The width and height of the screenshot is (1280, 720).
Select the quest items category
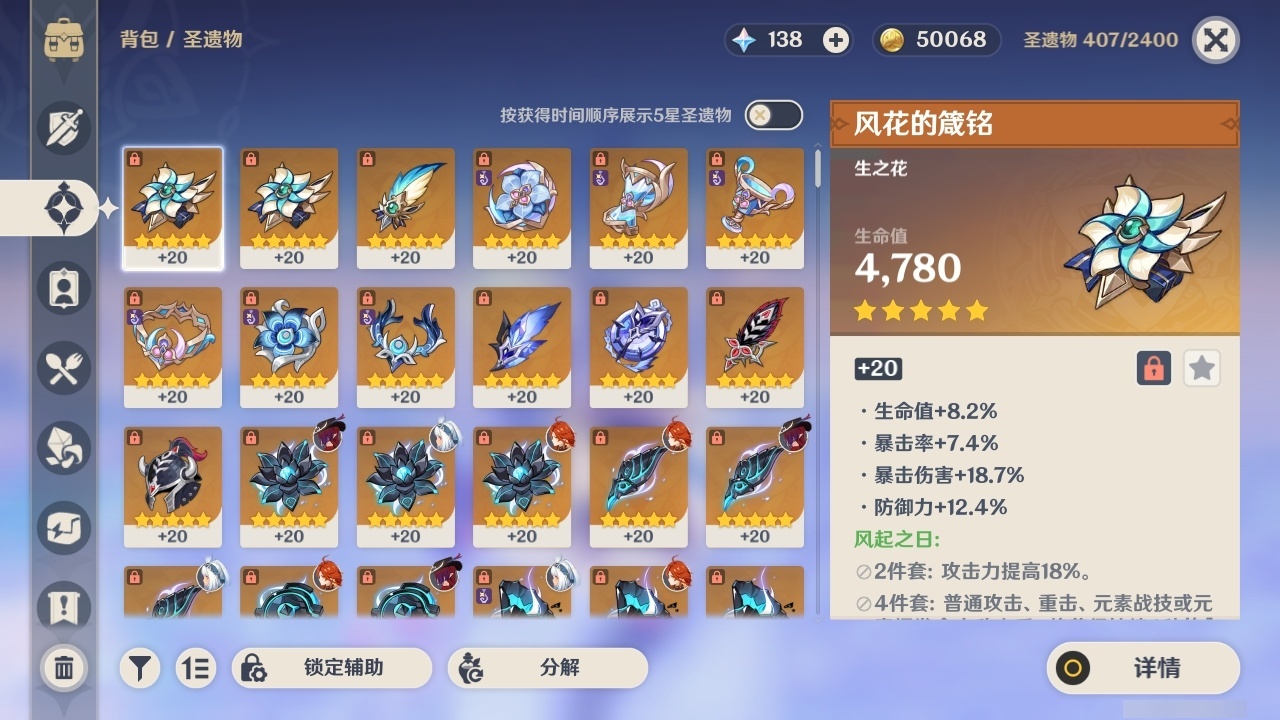[x=64, y=602]
